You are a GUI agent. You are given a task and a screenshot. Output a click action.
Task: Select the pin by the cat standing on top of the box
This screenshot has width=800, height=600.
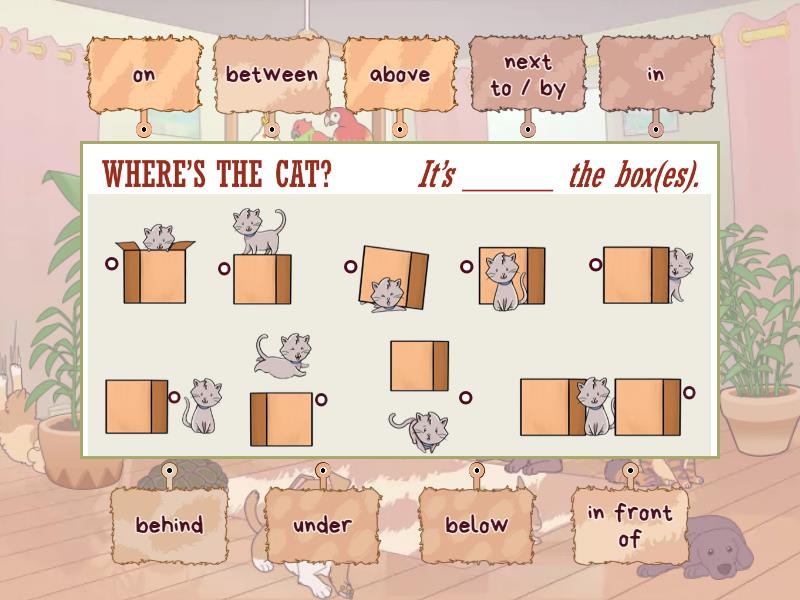tap(224, 267)
